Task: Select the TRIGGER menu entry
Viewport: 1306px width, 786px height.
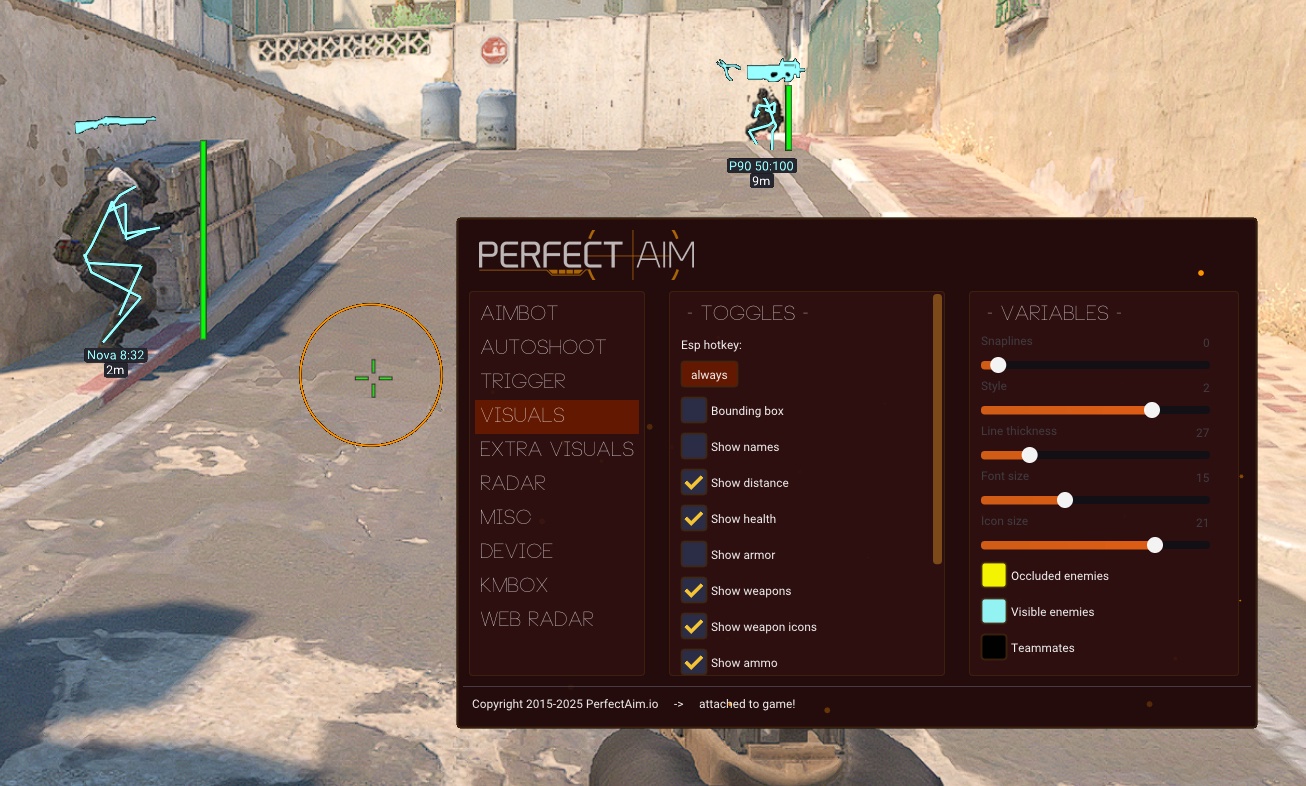Action: (x=523, y=381)
